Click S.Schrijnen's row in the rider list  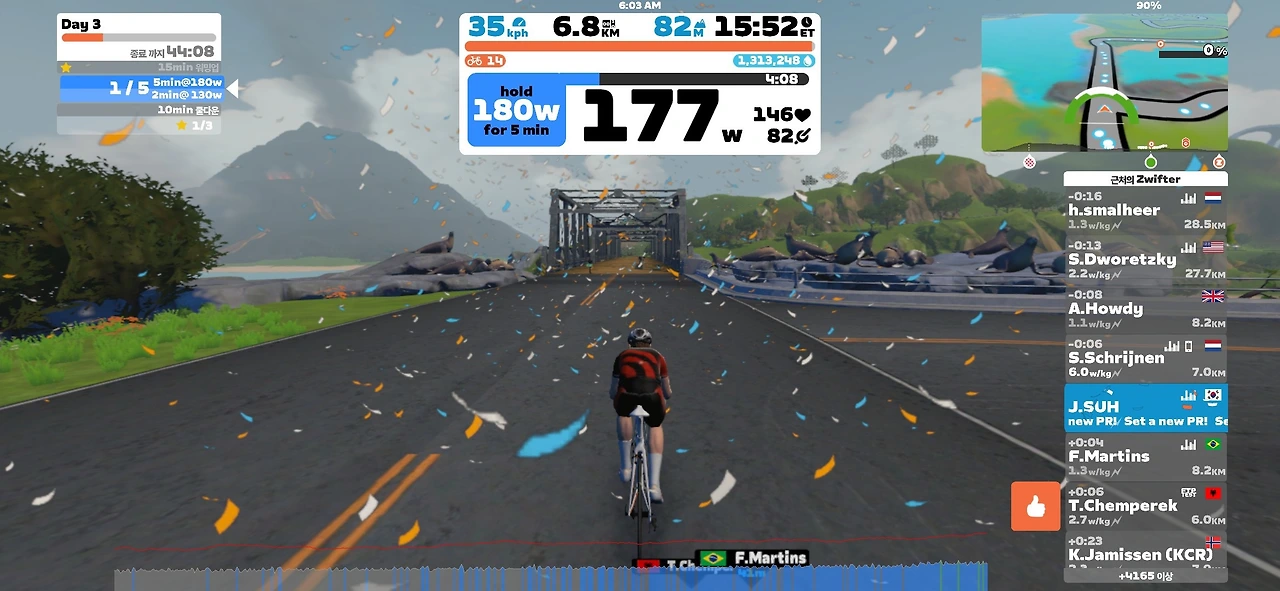(x=1145, y=358)
